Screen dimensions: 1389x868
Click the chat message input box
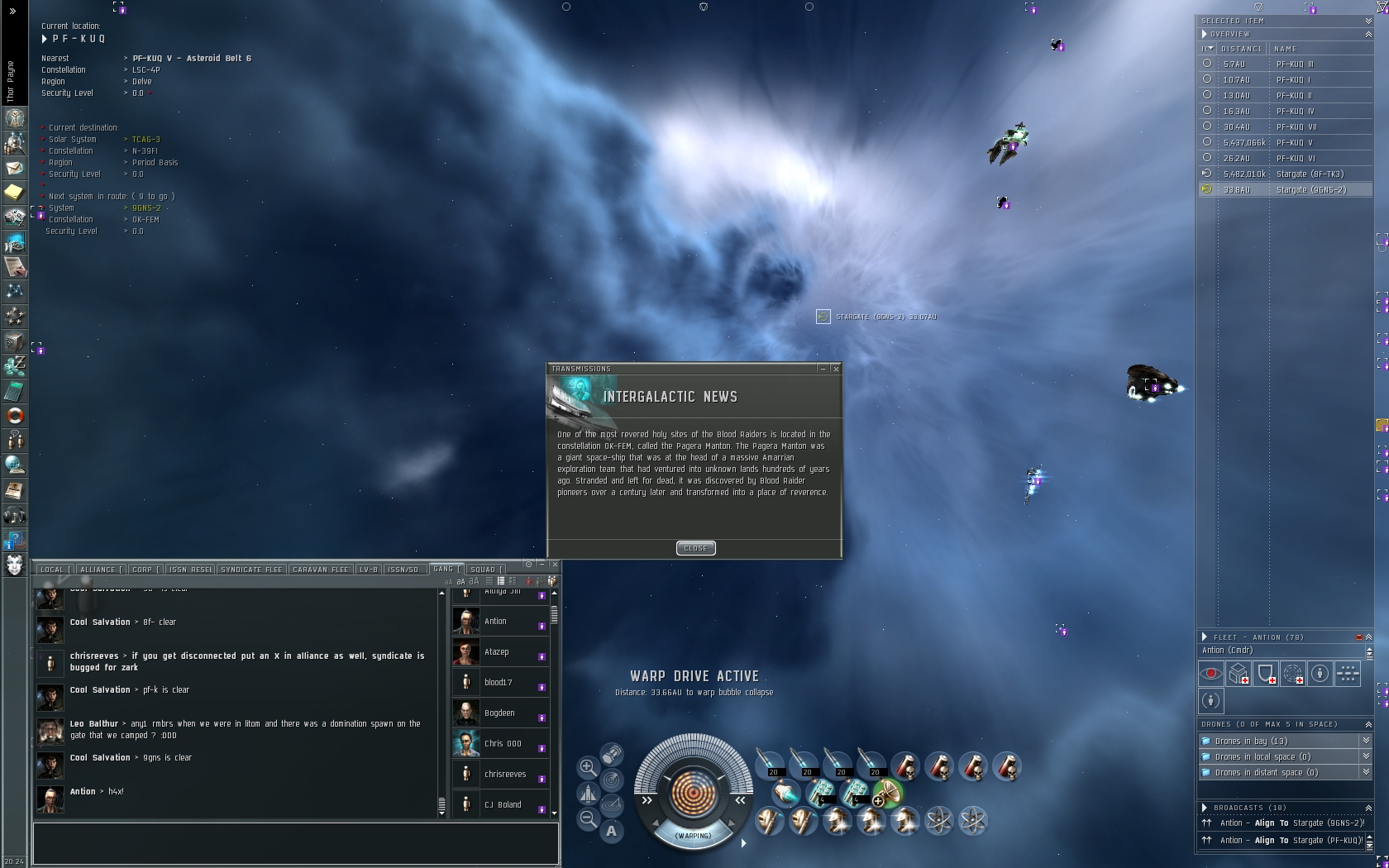coord(295,842)
